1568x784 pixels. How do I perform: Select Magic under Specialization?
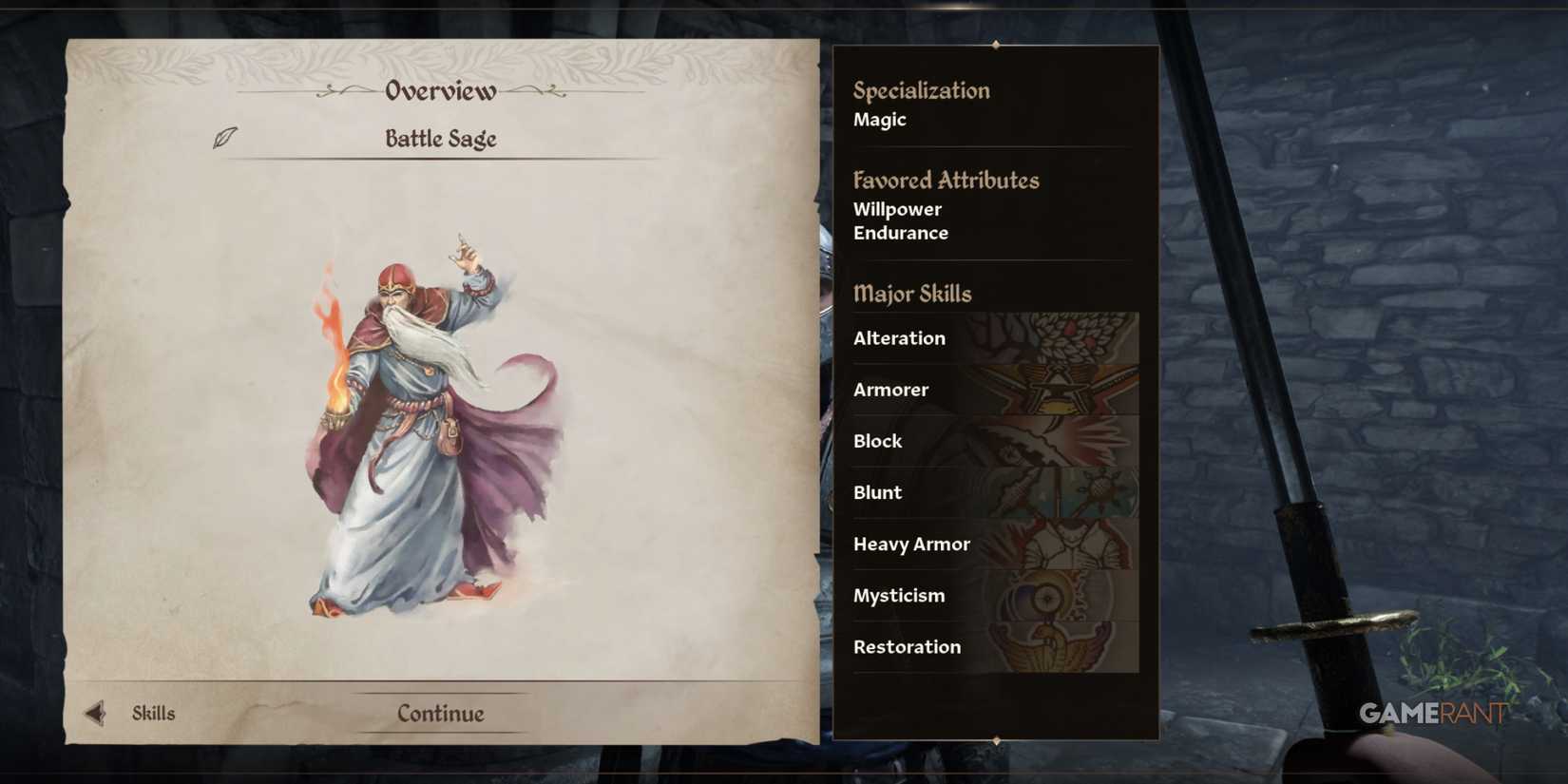[879, 119]
